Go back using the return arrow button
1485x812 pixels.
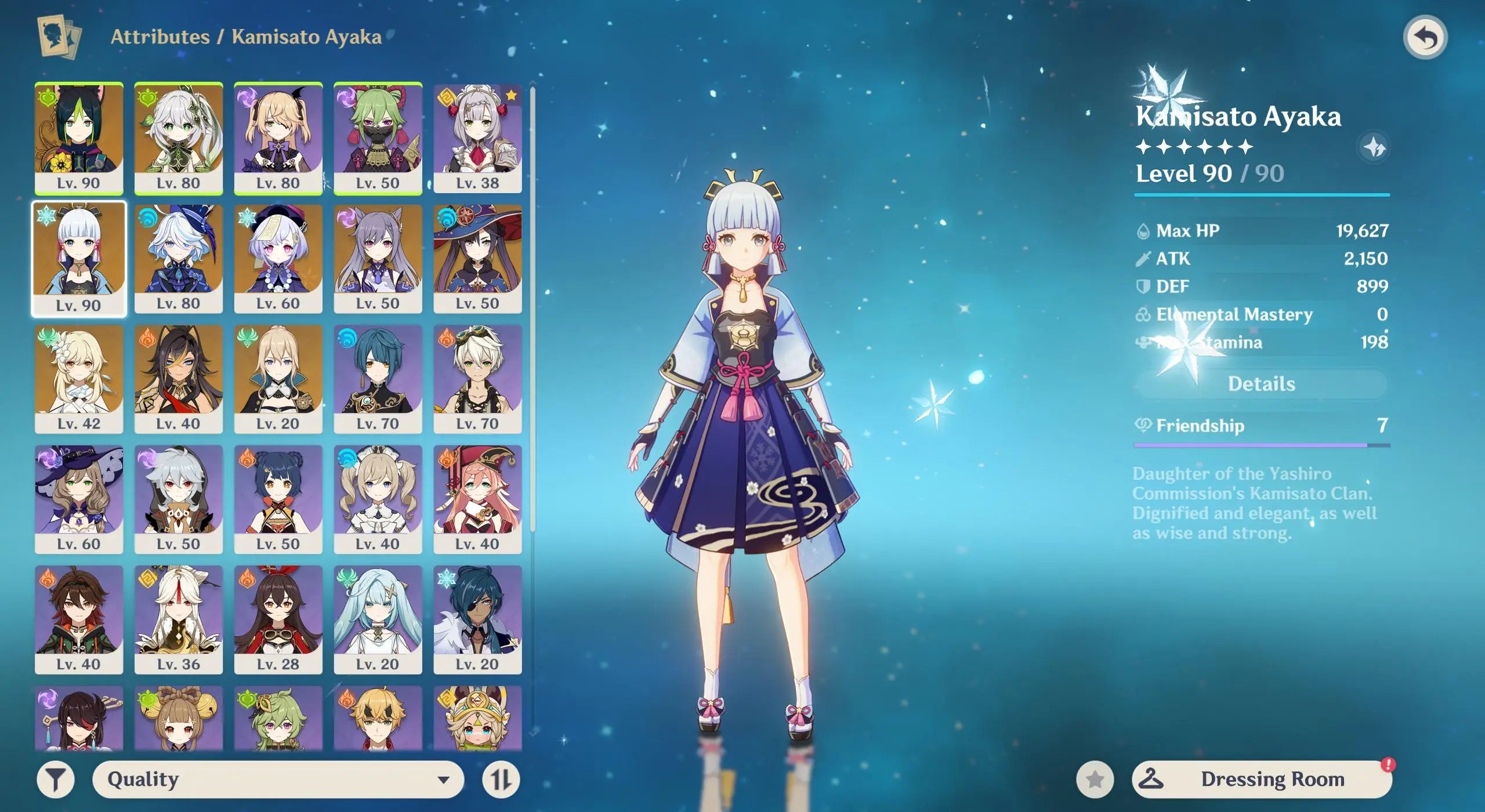[x=1425, y=38]
